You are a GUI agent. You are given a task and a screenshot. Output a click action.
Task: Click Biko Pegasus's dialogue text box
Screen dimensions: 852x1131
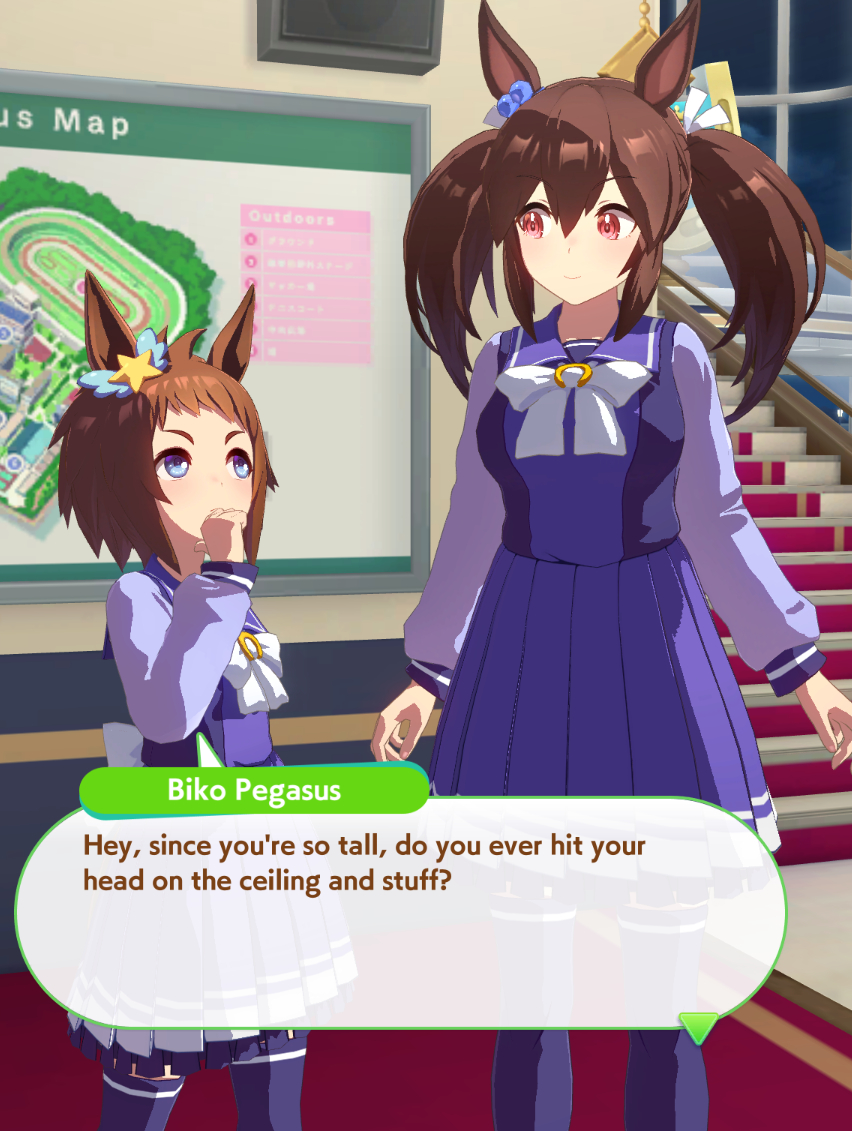(x=400, y=910)
